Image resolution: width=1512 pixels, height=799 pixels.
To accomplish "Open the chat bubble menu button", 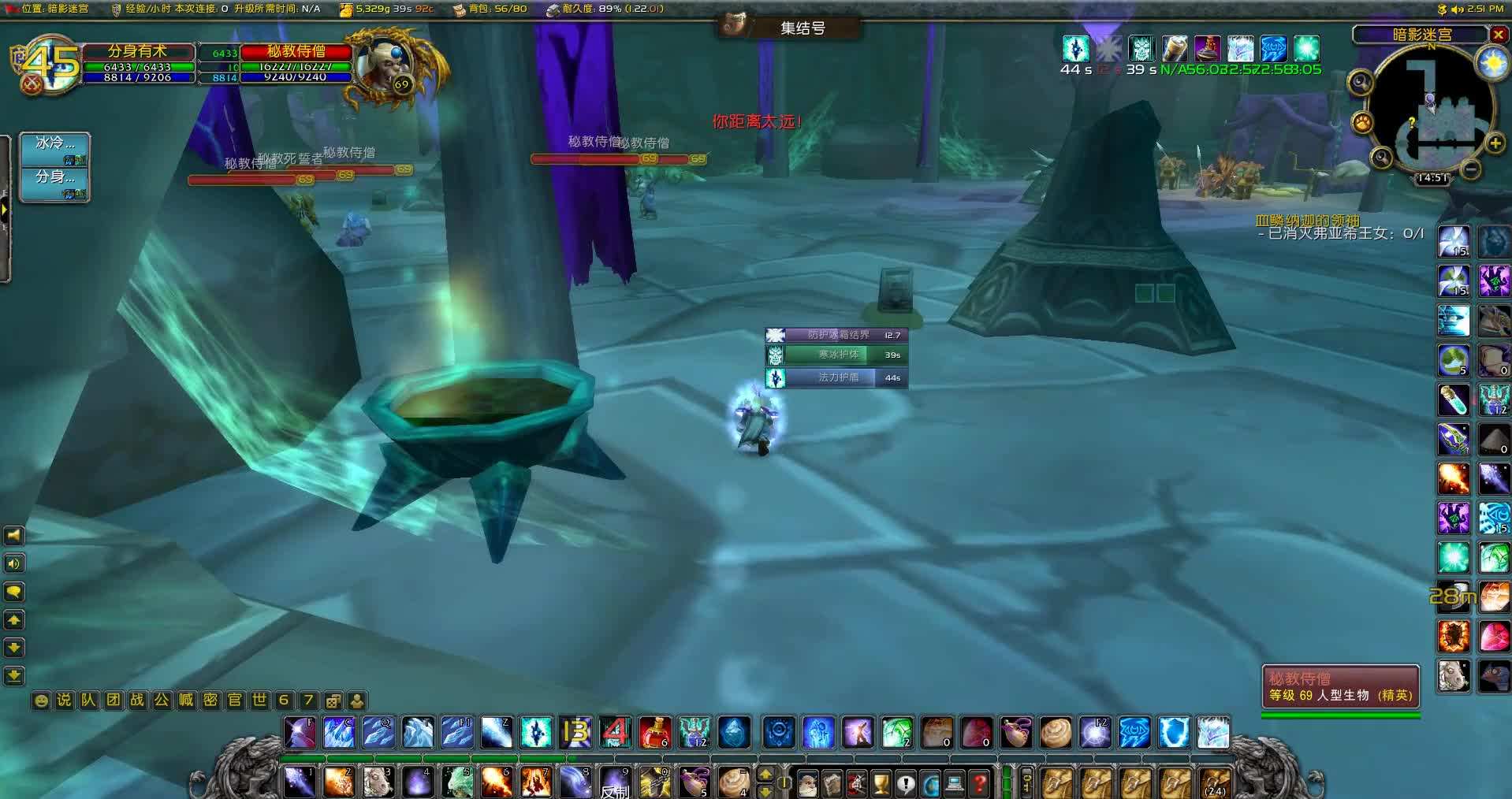I will (x=14, y=592).
